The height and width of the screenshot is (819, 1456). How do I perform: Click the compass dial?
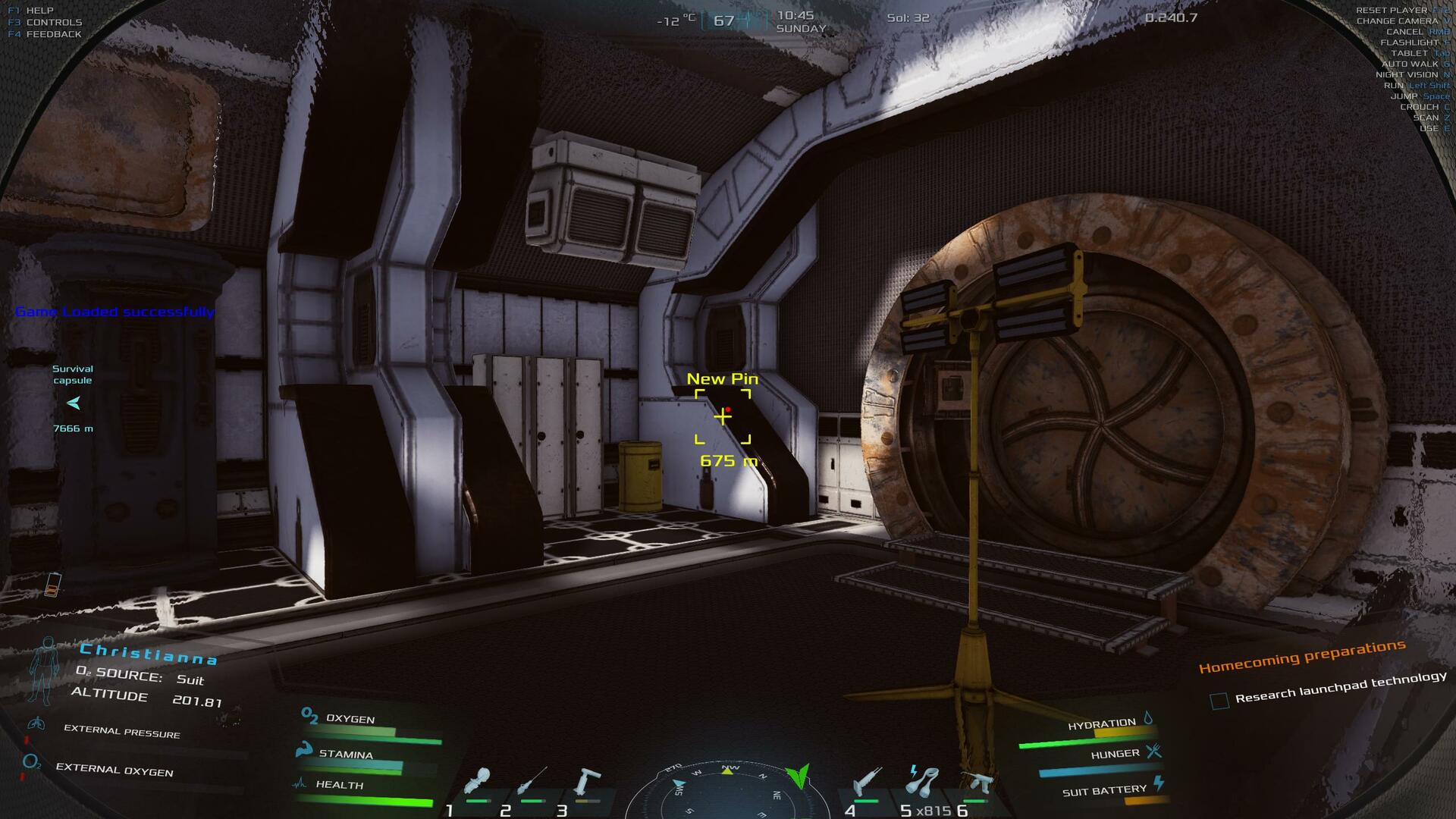click(726, 792)
